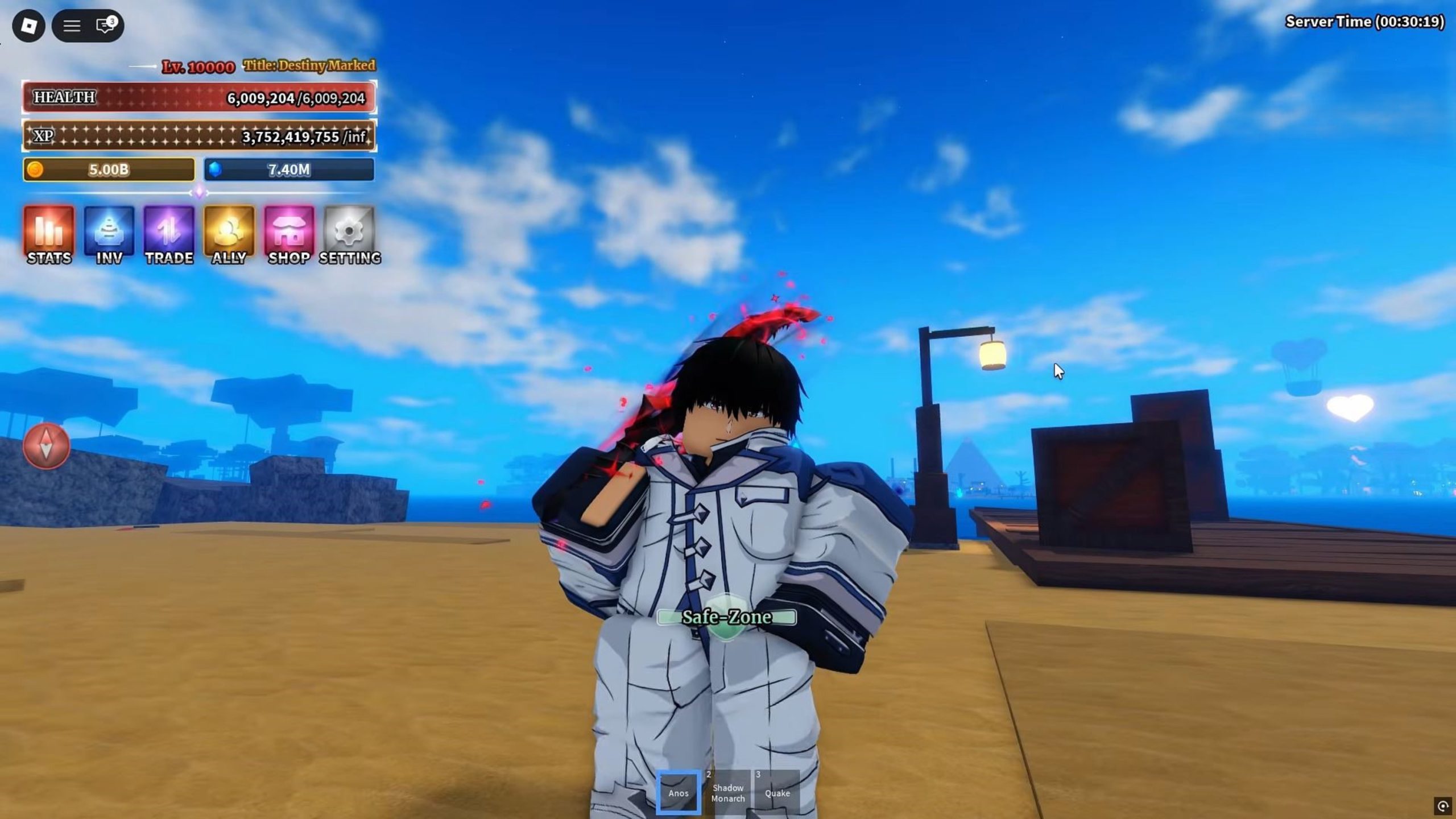This screenshot has height=819, width=1456.
Task: Open the SHOP menu
Action: click(x=289, y=234)
